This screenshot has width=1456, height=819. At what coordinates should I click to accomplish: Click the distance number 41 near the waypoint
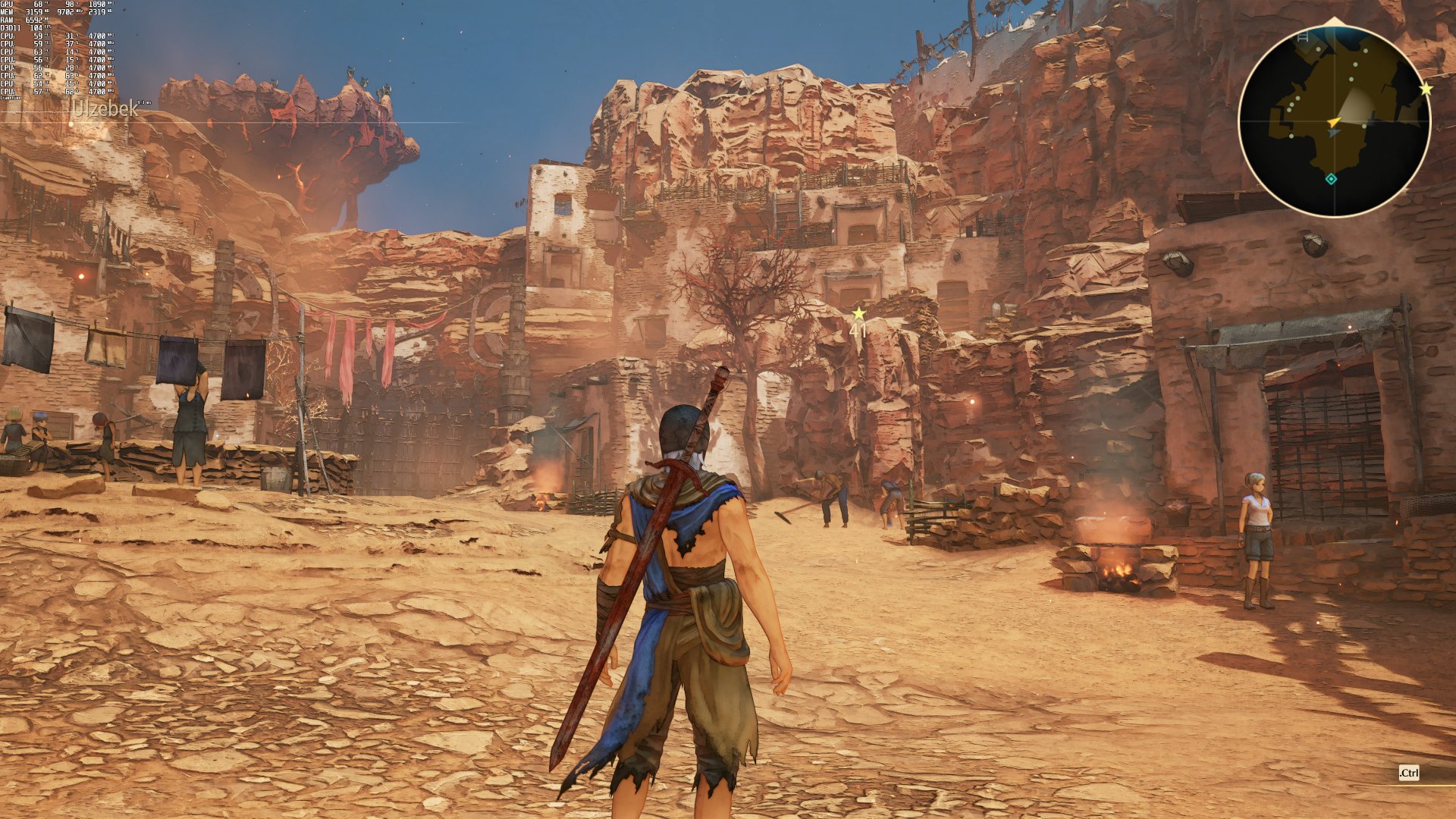pyautogui.click(x=857, y=329)
